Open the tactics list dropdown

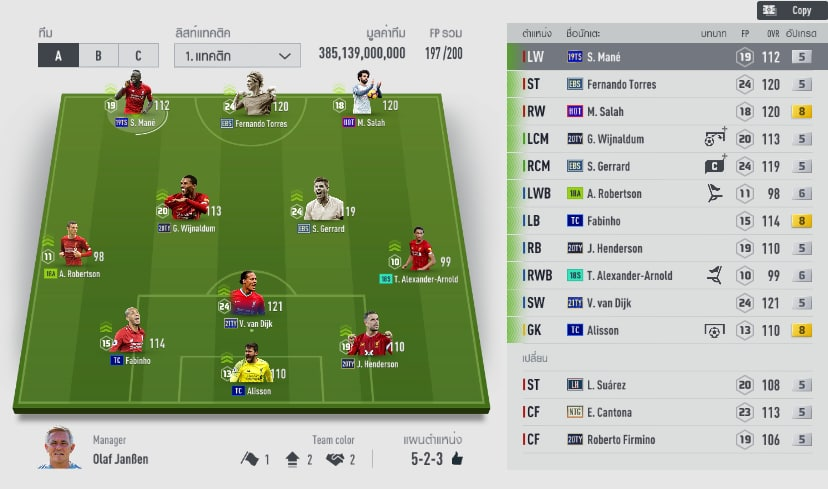(237, 55)
